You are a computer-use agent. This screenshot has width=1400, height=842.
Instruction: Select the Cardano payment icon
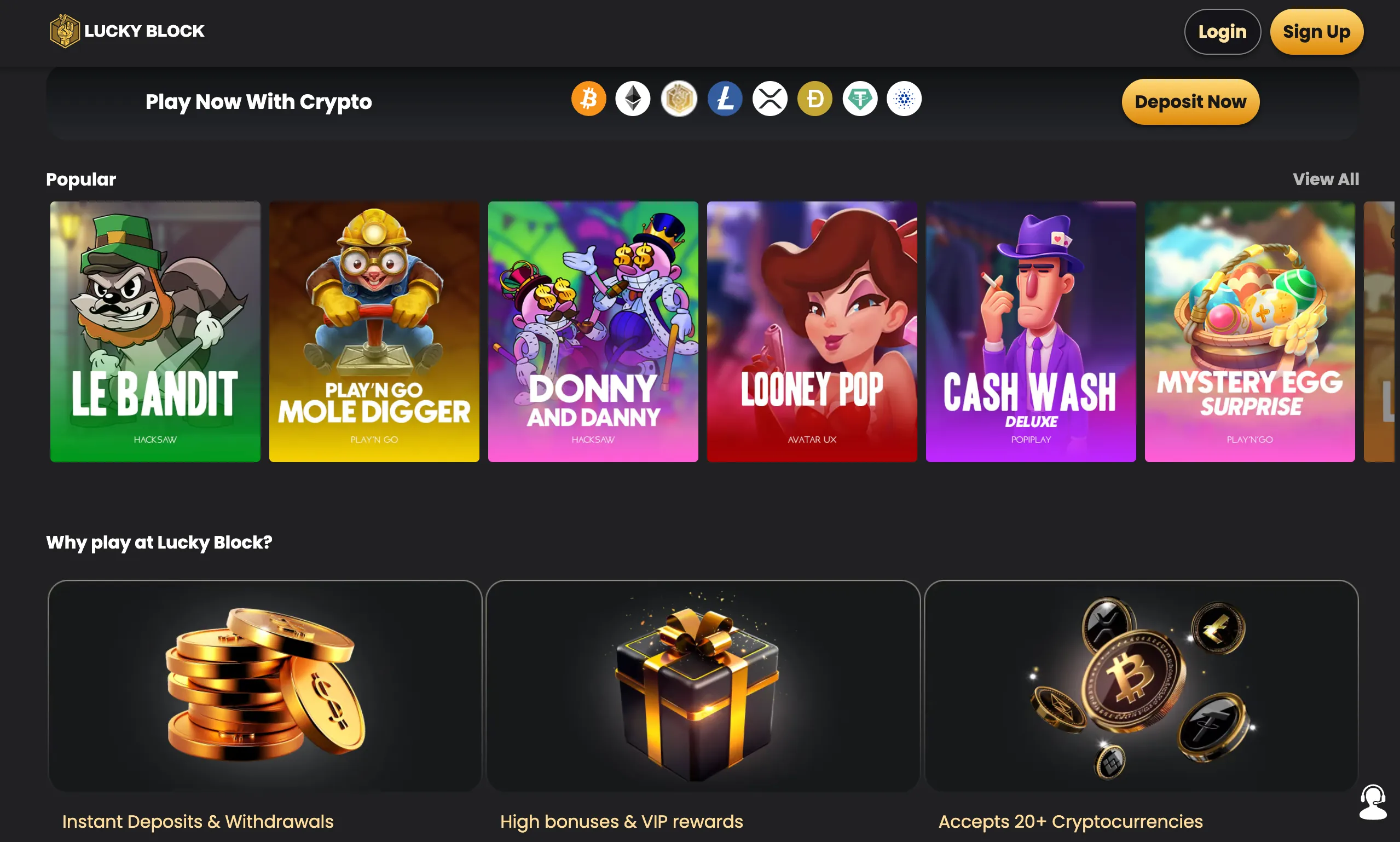(904, 99)
